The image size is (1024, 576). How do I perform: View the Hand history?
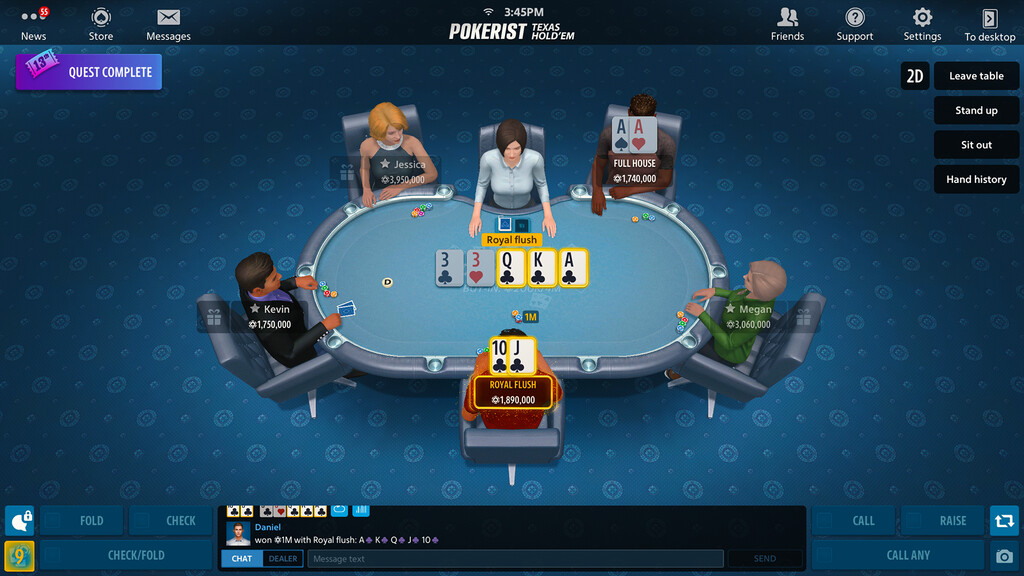pos(977,180)
